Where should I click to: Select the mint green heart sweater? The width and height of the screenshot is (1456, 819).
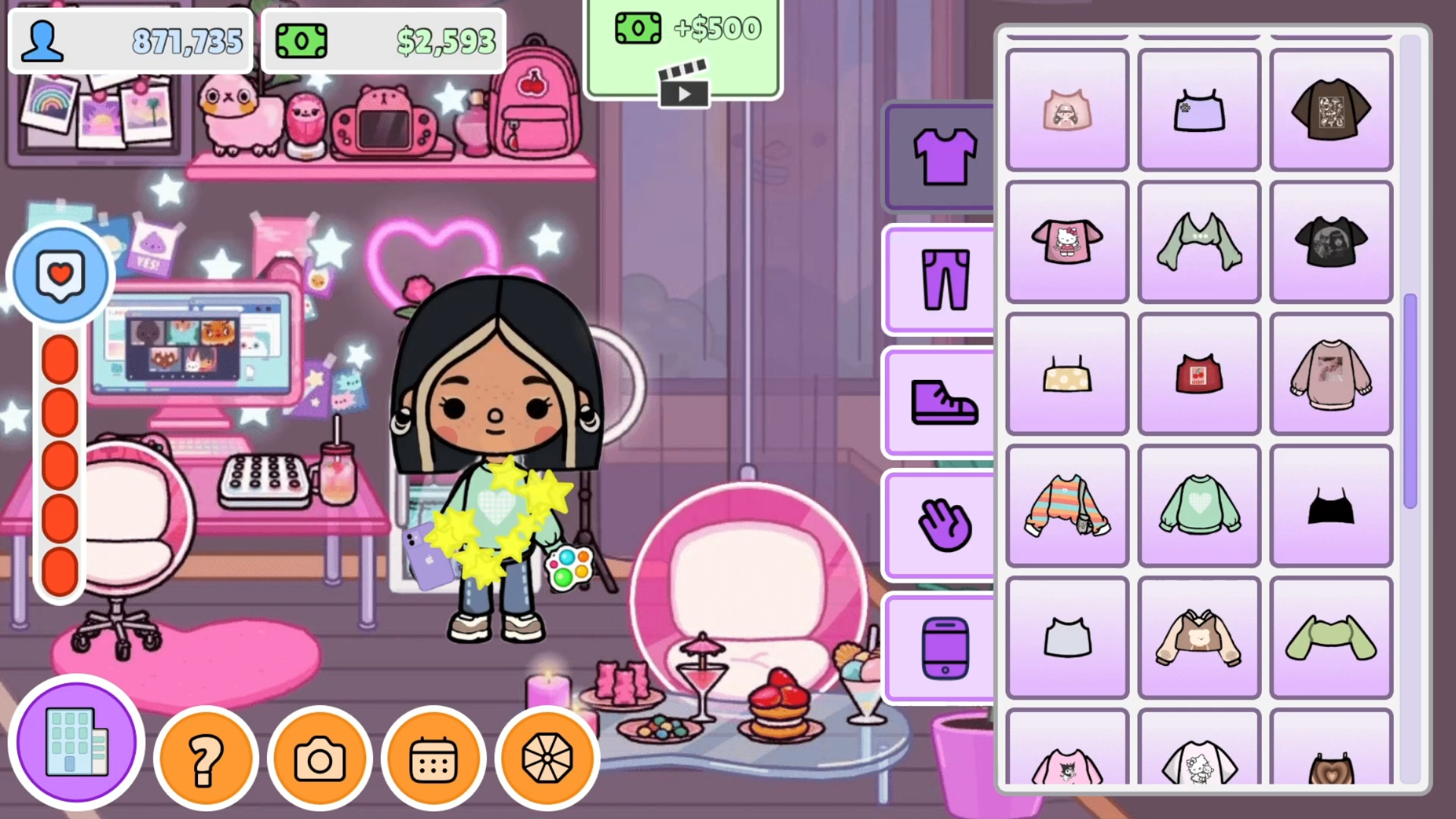pos(1199,505)
